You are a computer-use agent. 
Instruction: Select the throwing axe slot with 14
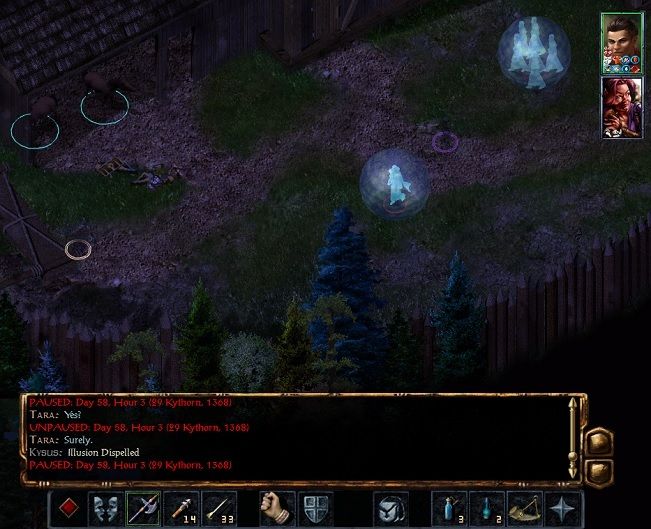click(x=181, y=509)
